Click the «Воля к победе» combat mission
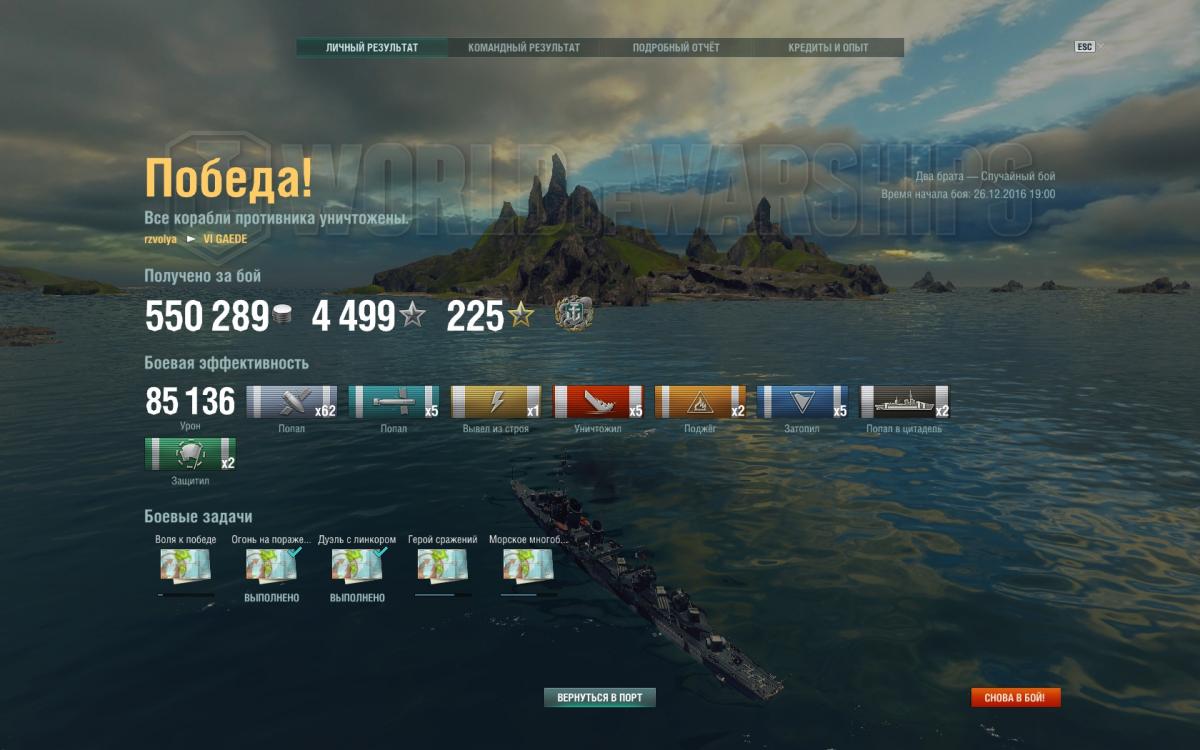The width and height of the screenshot is (1200, 750). 185,566
